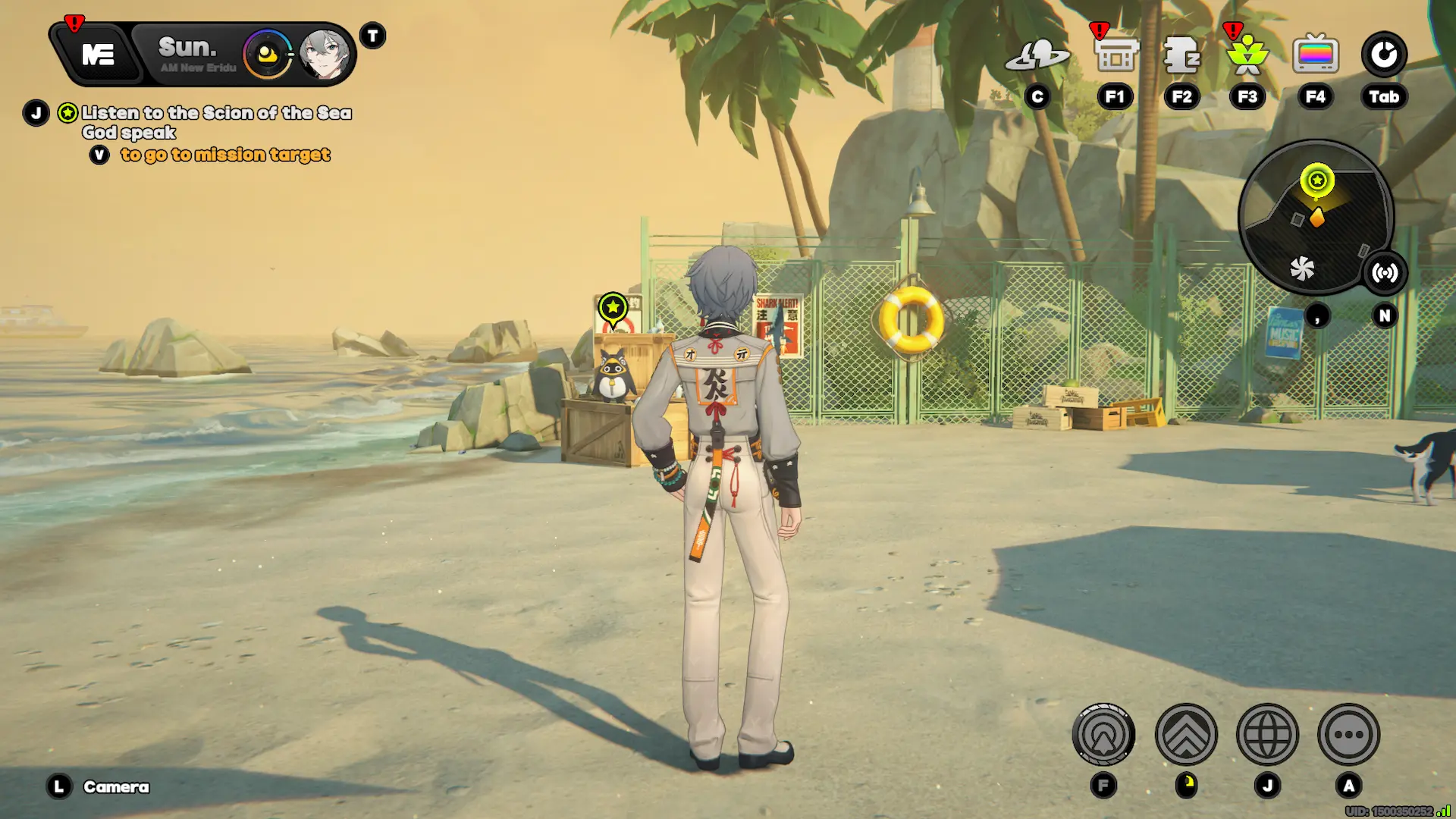Viewport: 1456px width, 819px height.
Task: Activate the double-chevron sprint button
Action: click(1186, 734)
